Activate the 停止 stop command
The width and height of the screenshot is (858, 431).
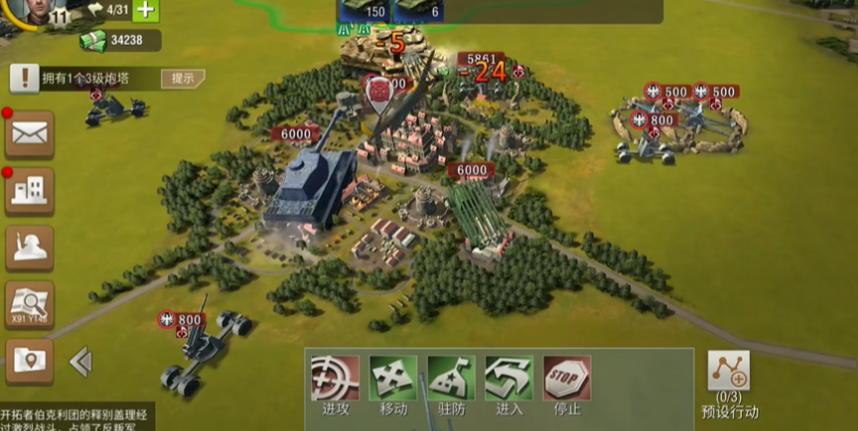click(567, 385)
